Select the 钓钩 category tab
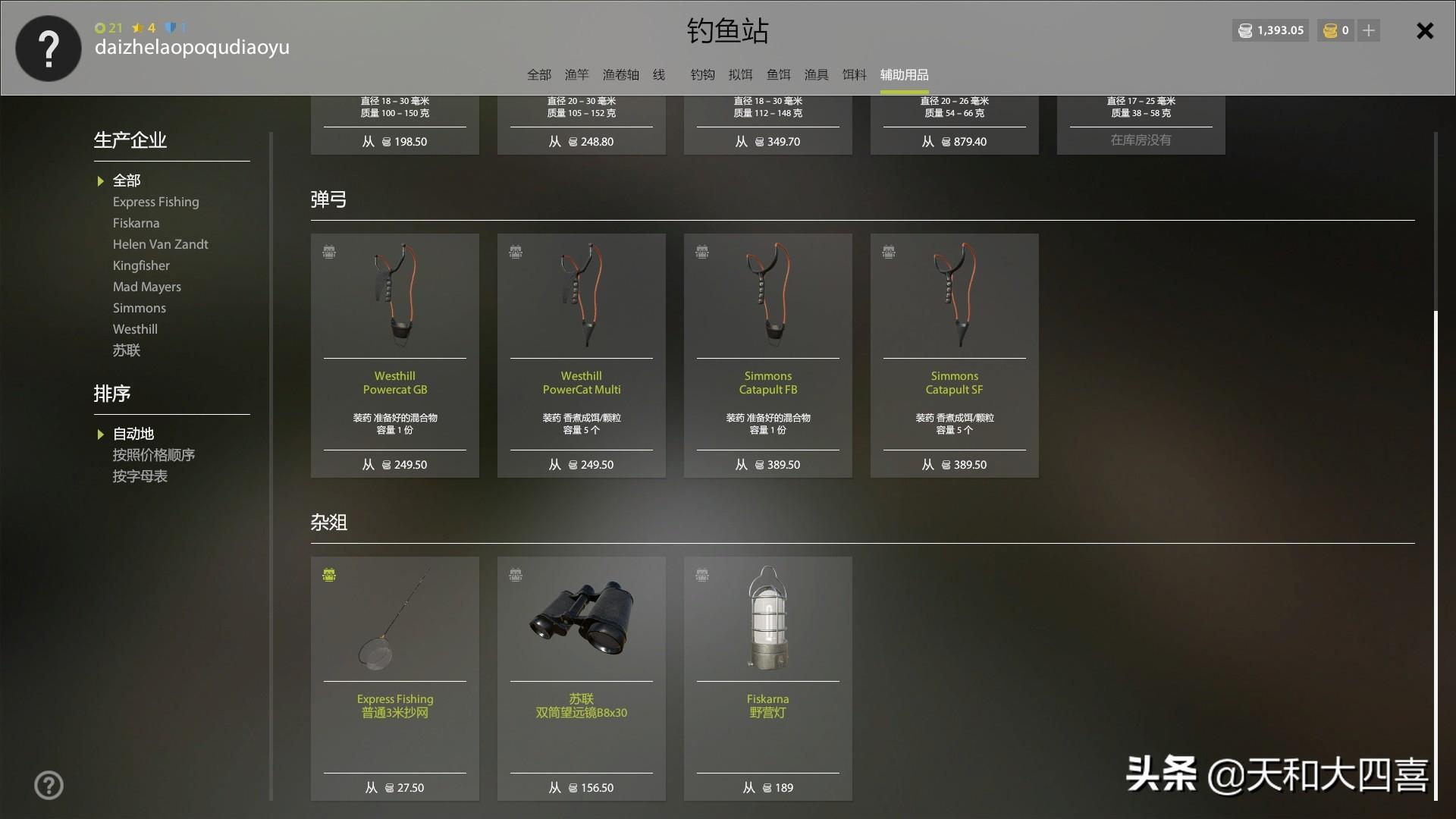Image resolution: width=1456 pixels, height=819 pixels. (x=702, y=74)
